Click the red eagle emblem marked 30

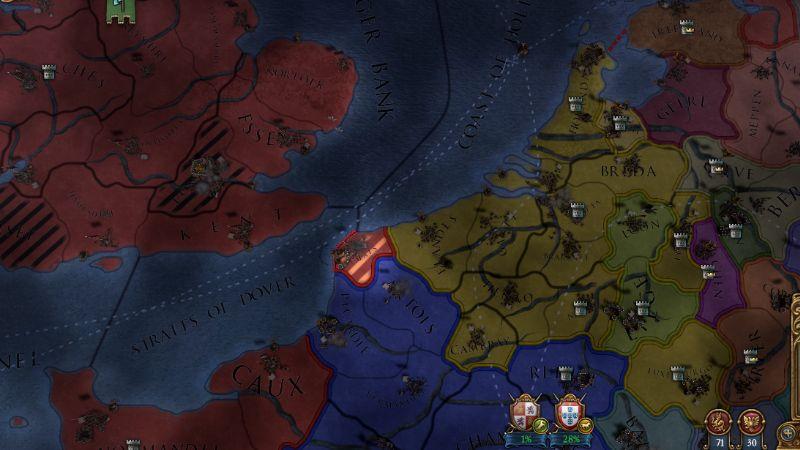tap(750, 421)
